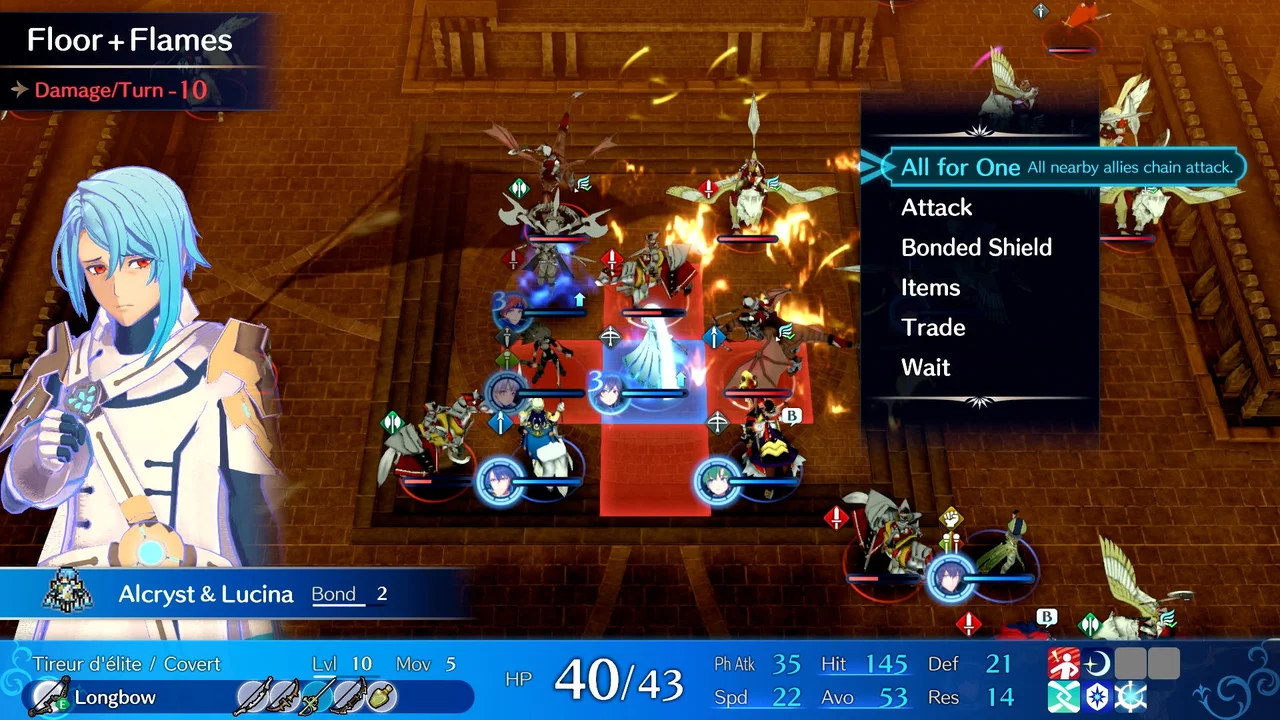Click the green interlocking bond skill icon
This screenshot has width=1280, height=720.
(x=1065, y=697)
